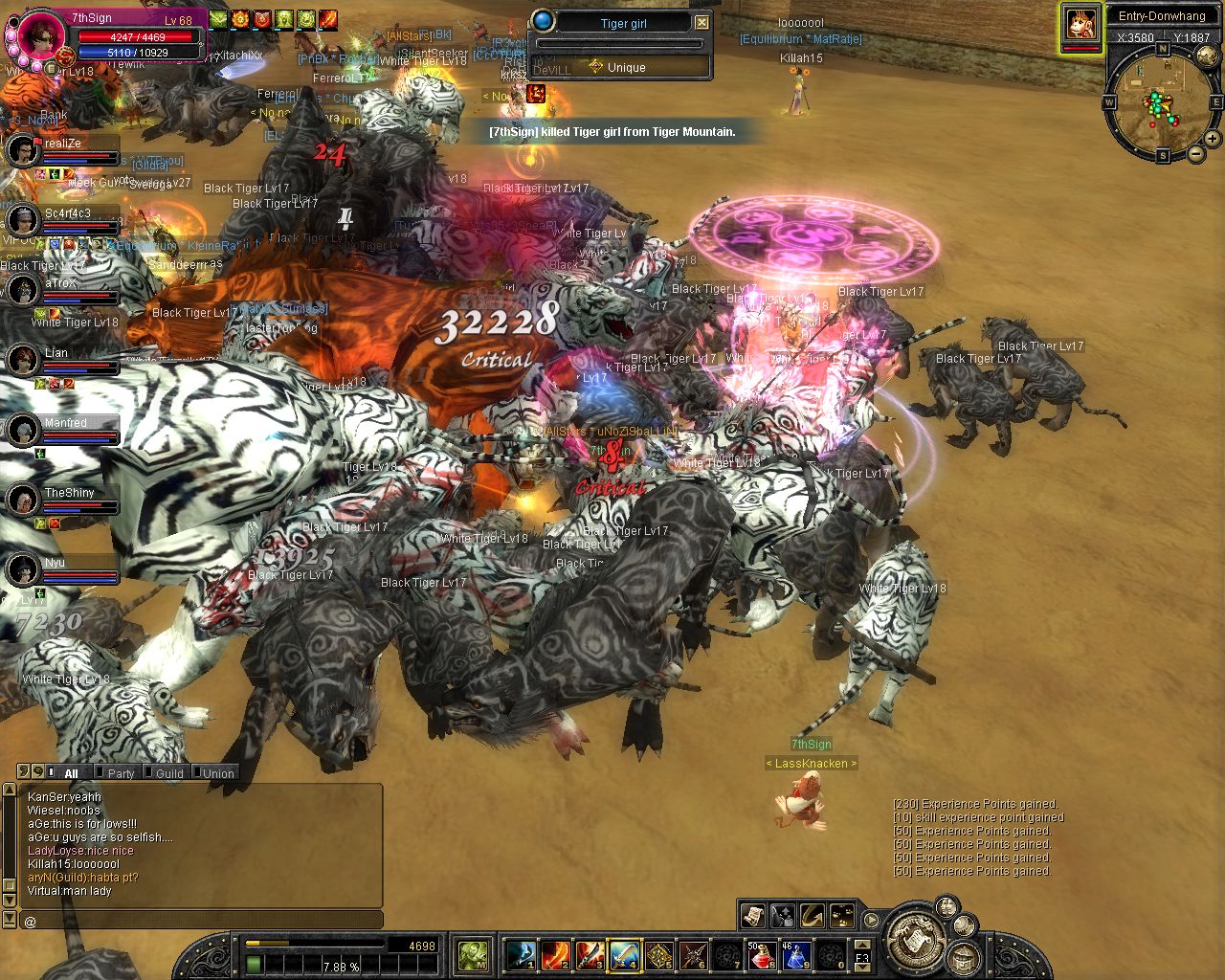This screenshot has height=980, width=1225.
Task: Activate the fiery slash skill in slot 2
Action: click(x=555, y=955)
